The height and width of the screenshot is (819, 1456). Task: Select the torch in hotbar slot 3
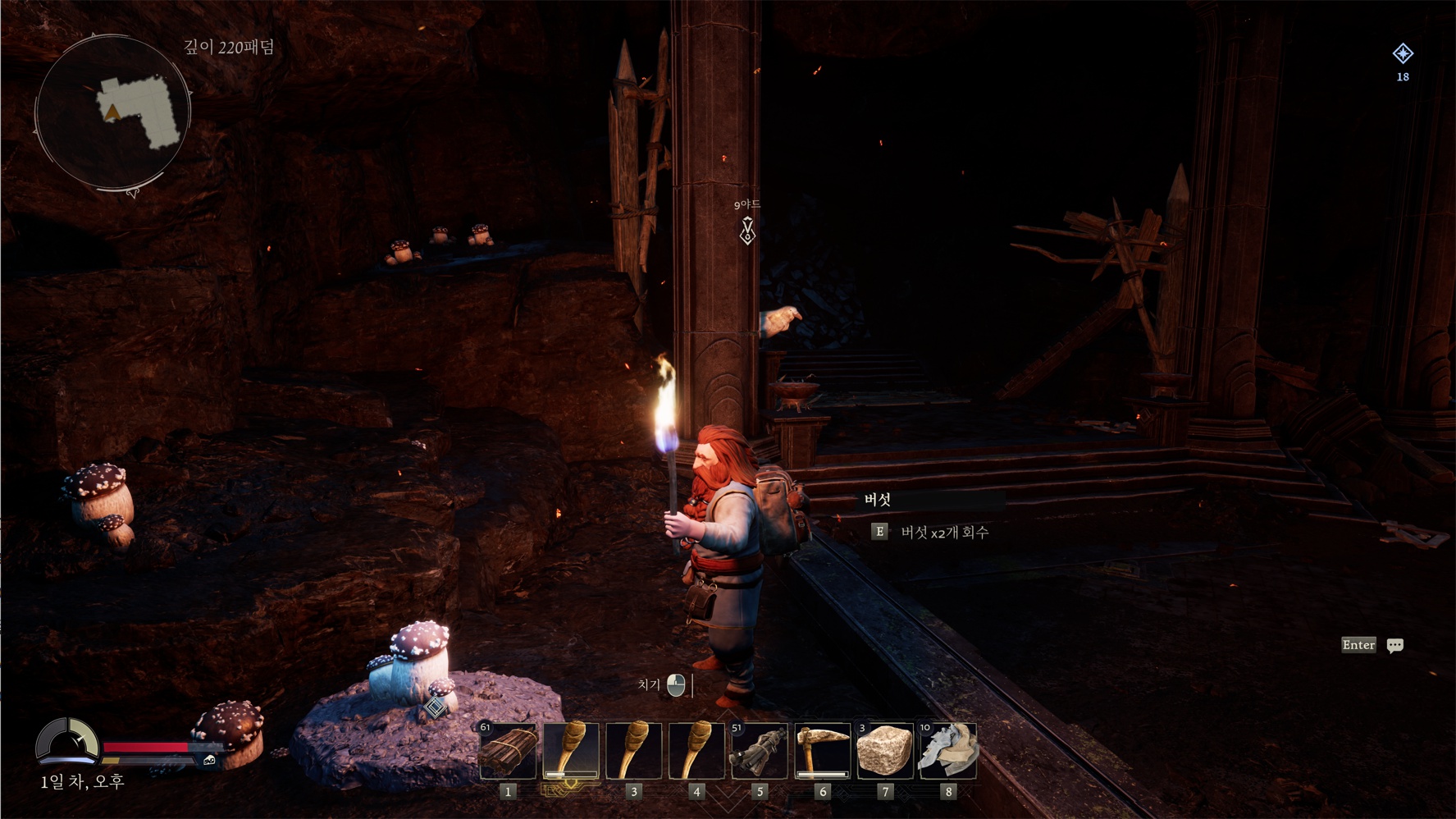coord(633,750)
